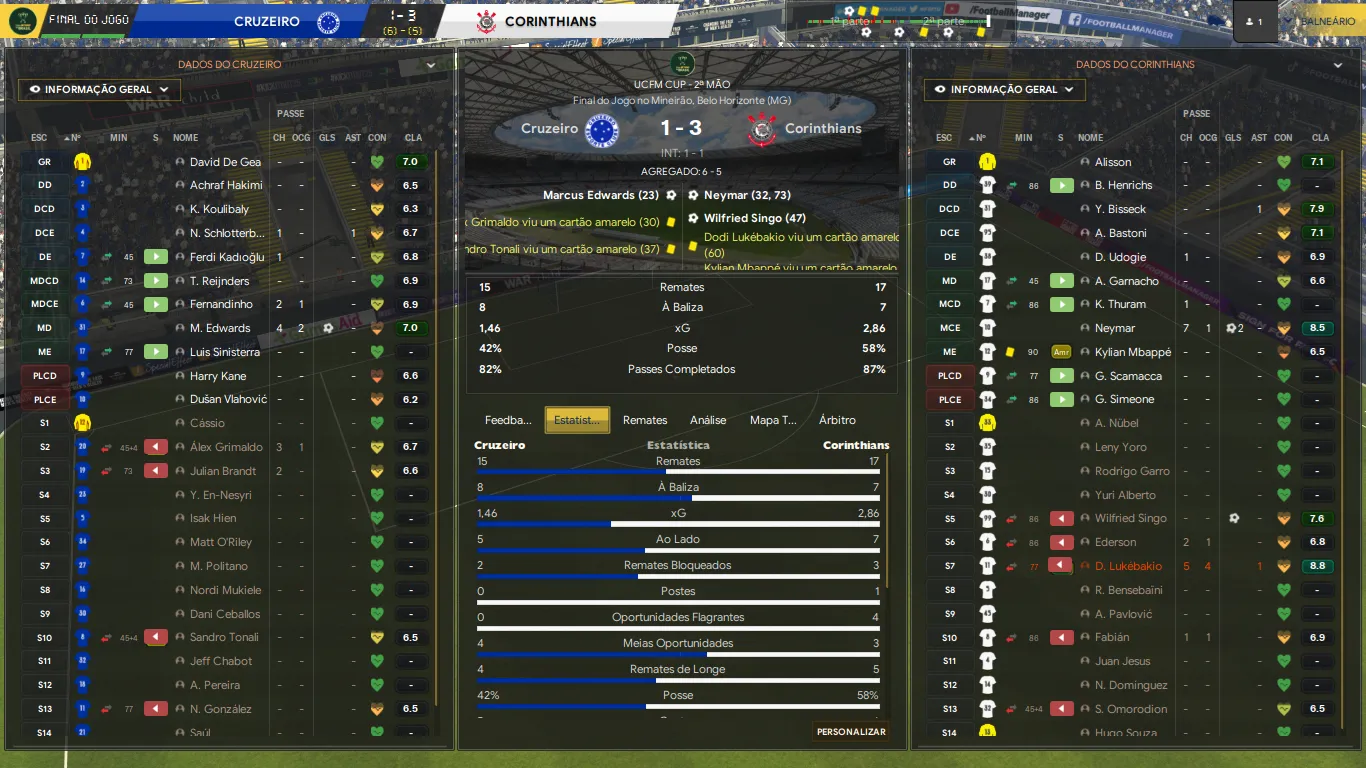The image size is (1366, 768).
Task: Select David De Gea's player row
Action: click(225, 162)
